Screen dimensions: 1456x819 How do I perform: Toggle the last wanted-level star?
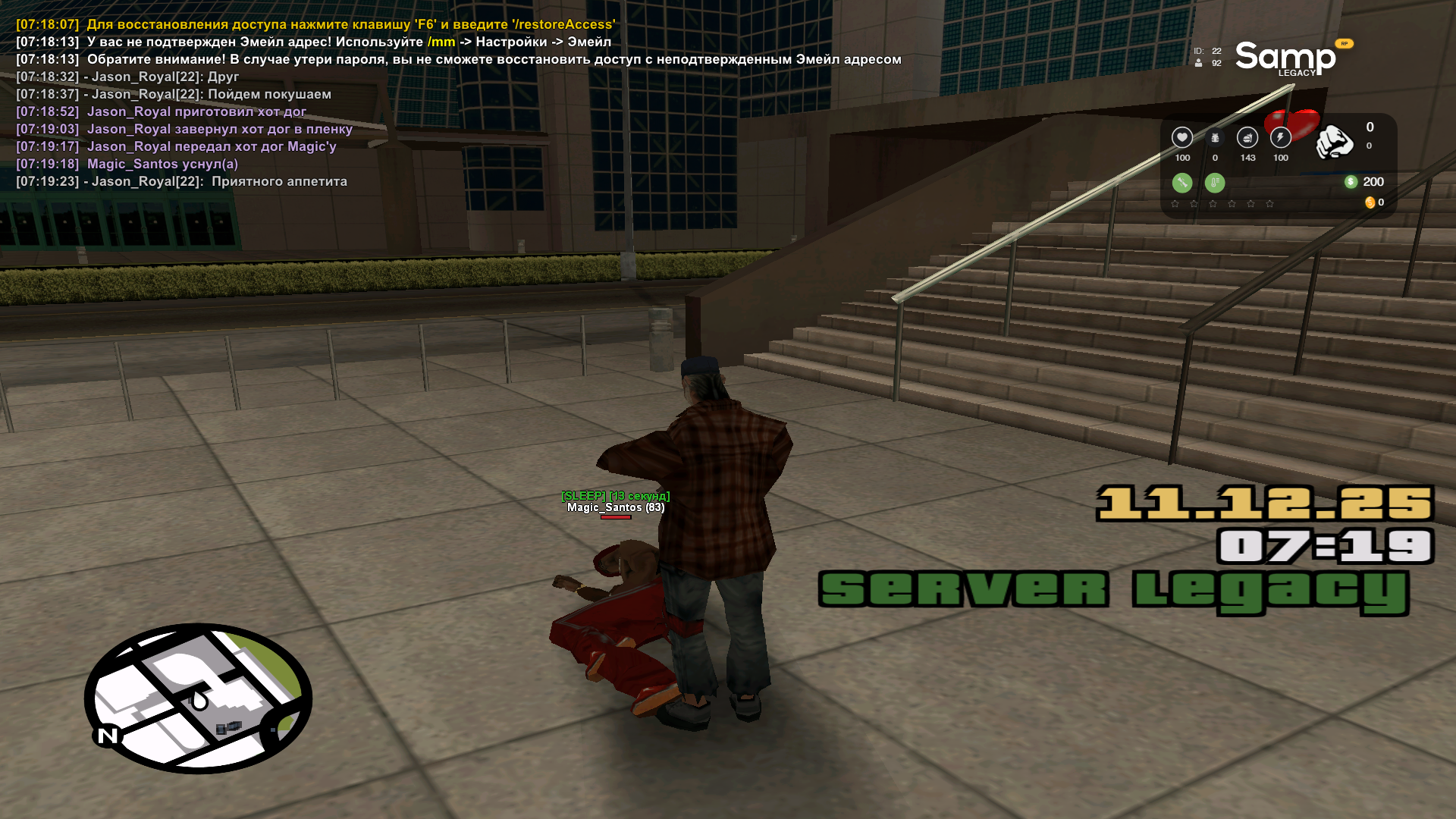point(1269,204)
